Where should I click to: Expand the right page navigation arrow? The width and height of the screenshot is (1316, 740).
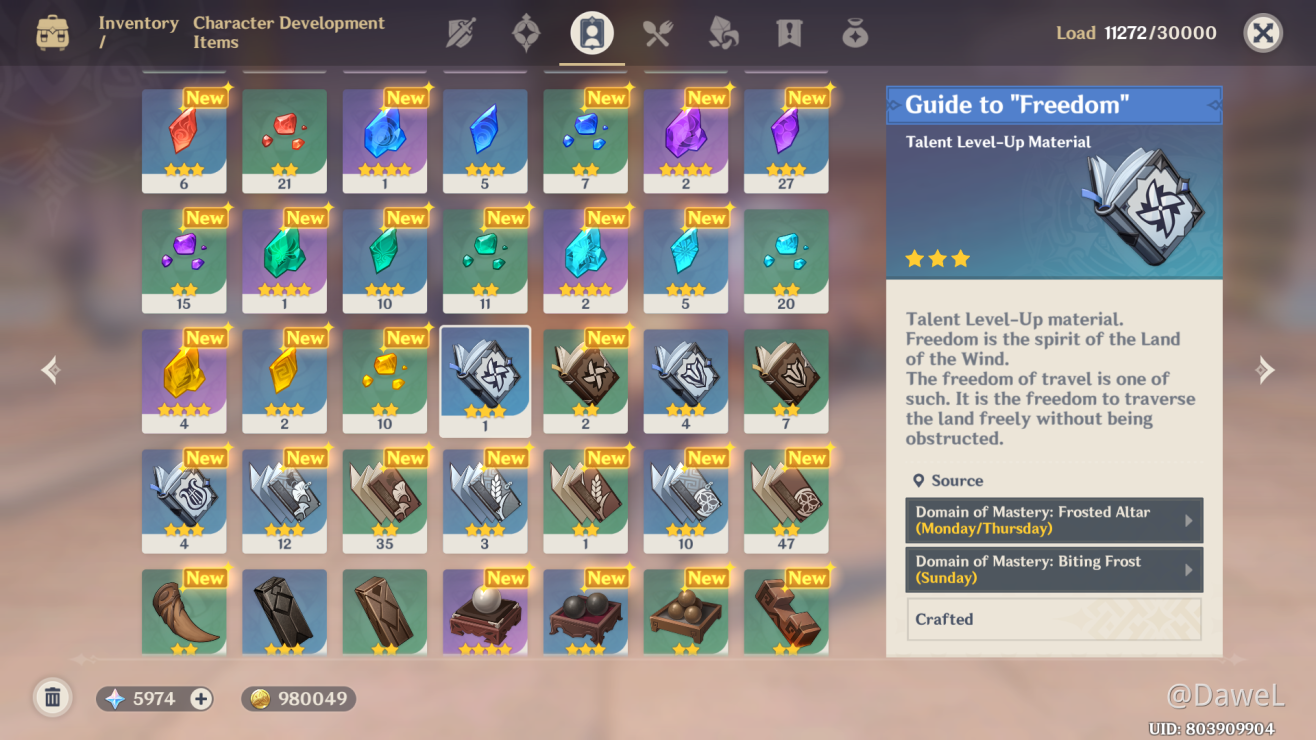1264,370
